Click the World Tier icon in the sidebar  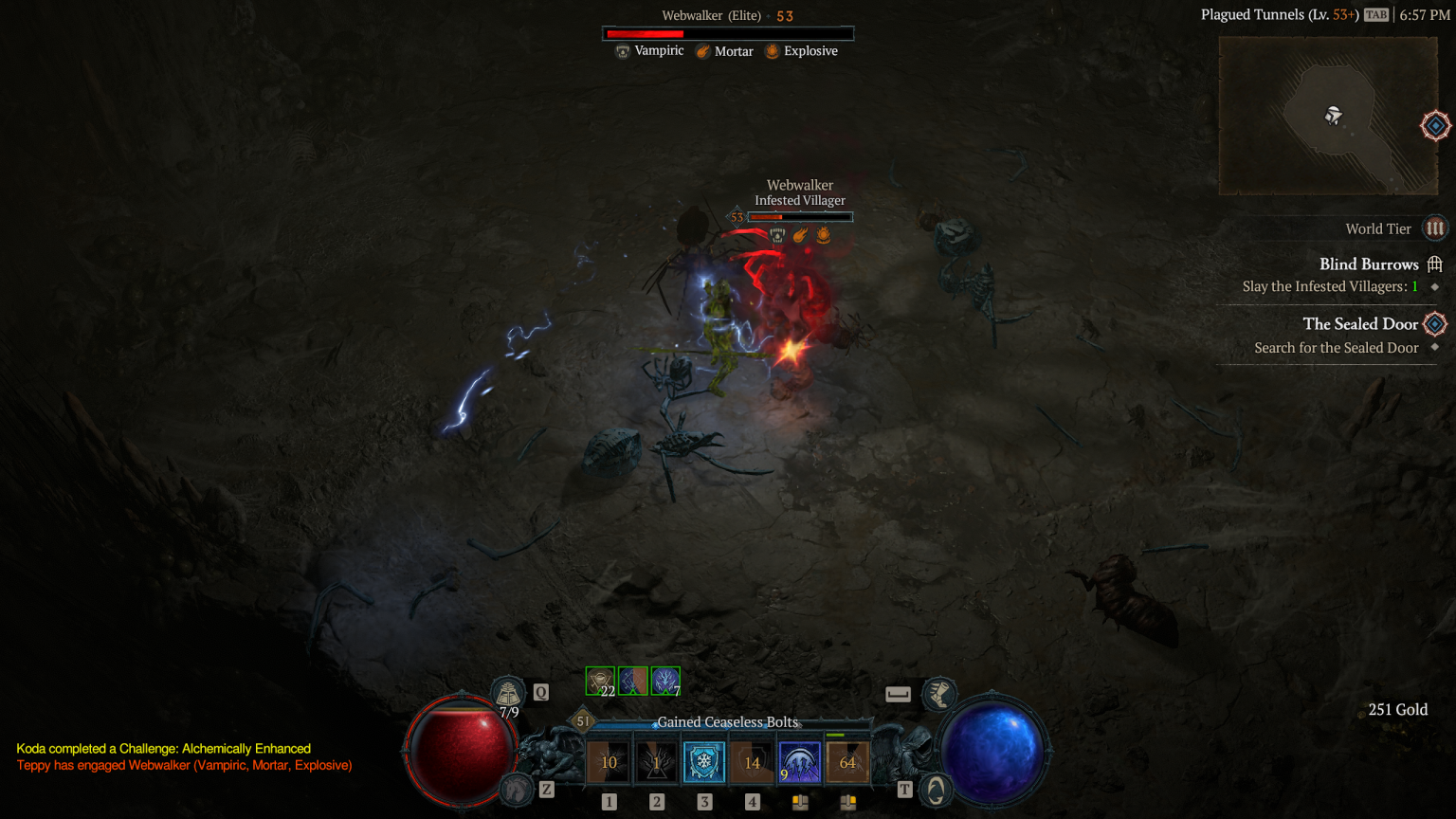[1434, 227]
